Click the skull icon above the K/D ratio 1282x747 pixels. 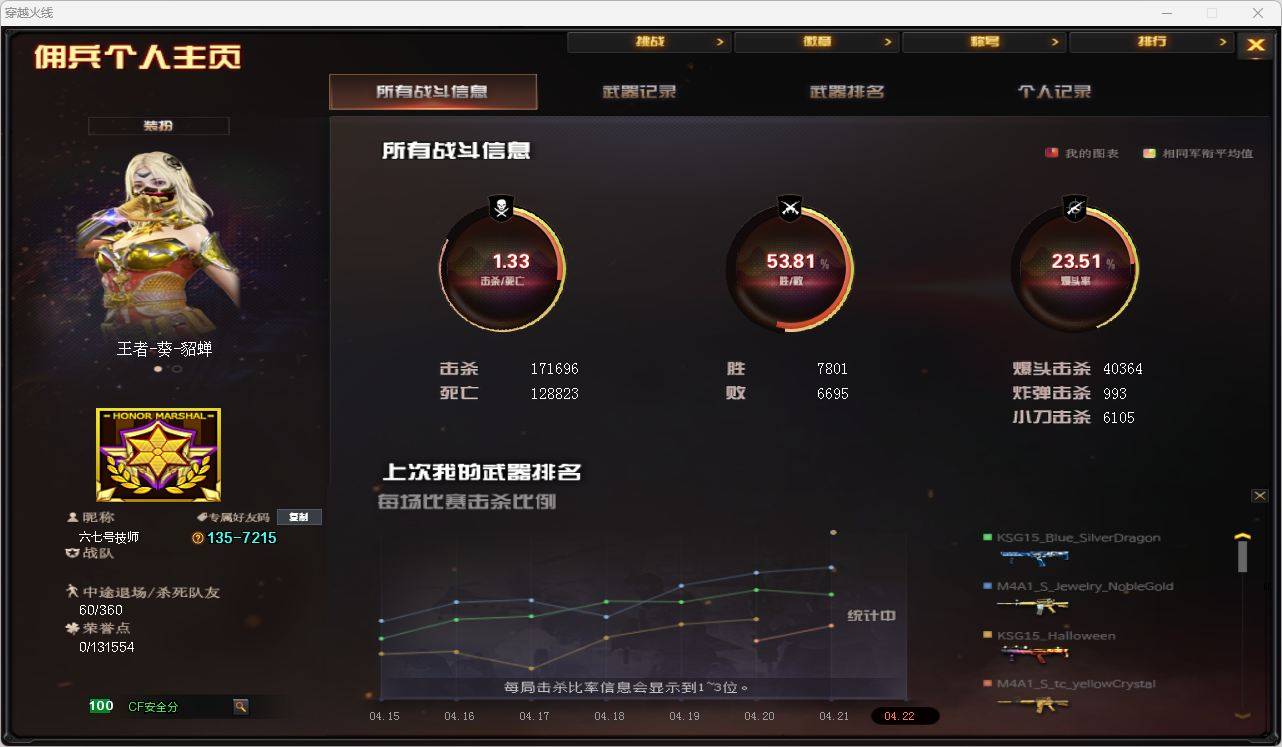[x=502, y=208]
